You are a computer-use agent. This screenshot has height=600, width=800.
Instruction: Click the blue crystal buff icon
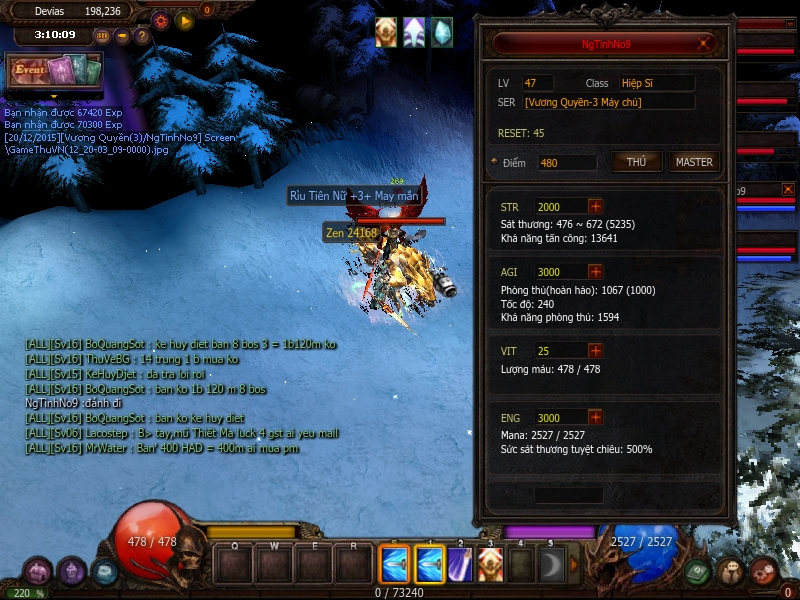tap(441, 31)
